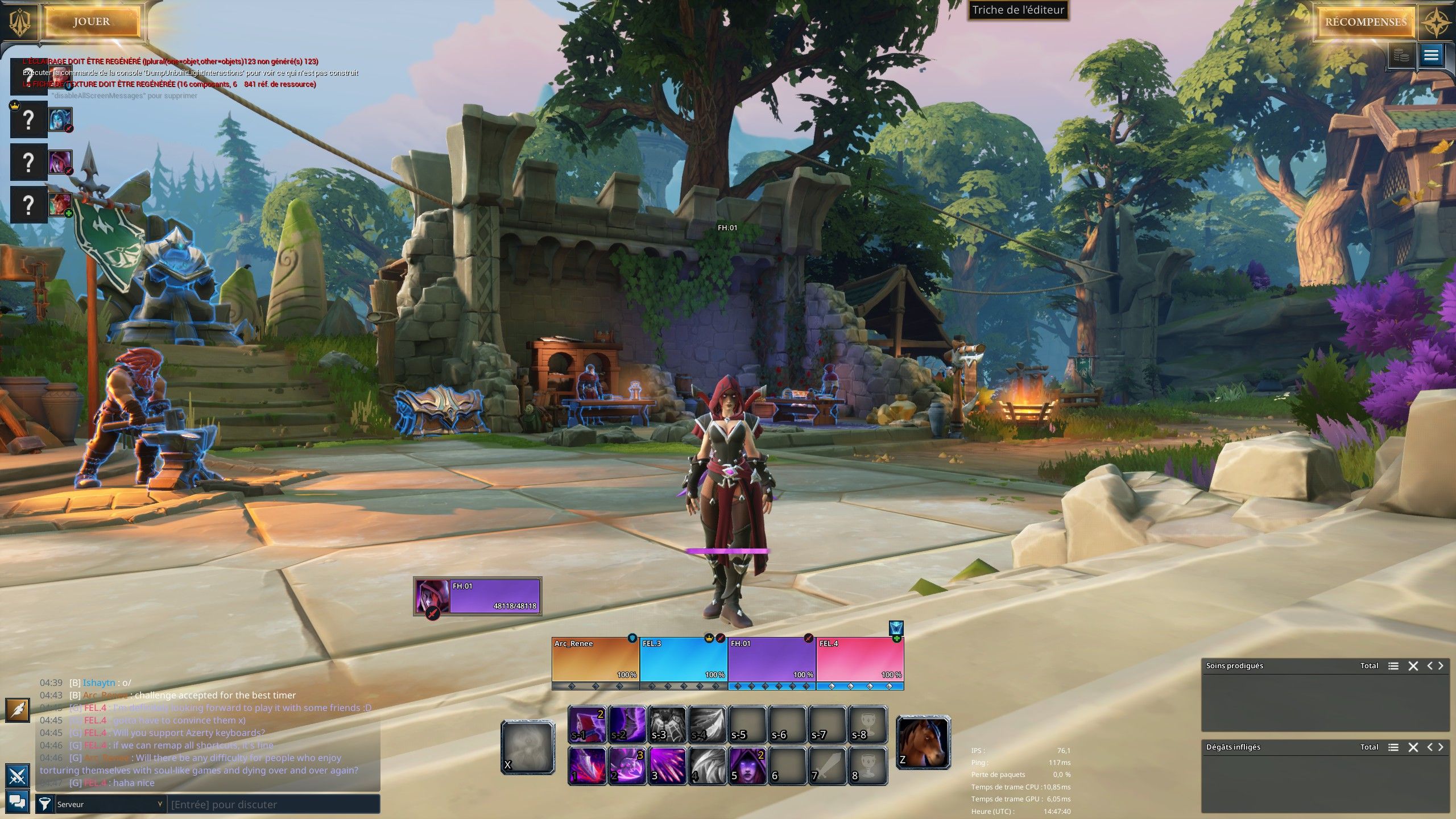Activate the purple skull ability in slot 2
1456x819 pixels.
(627, 765)
